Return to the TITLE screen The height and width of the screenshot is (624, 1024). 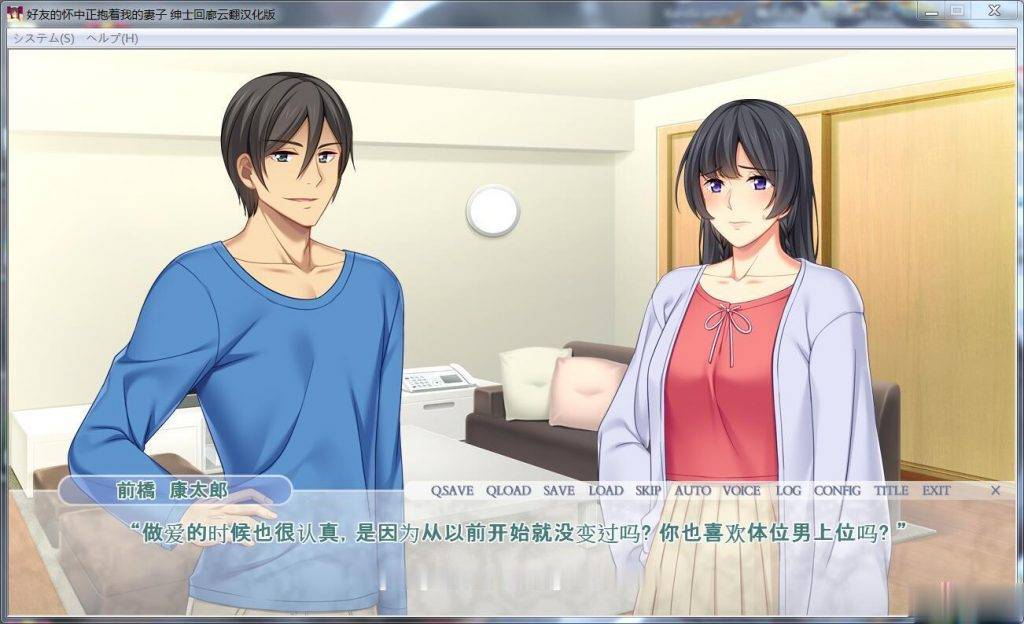(891, 491)
